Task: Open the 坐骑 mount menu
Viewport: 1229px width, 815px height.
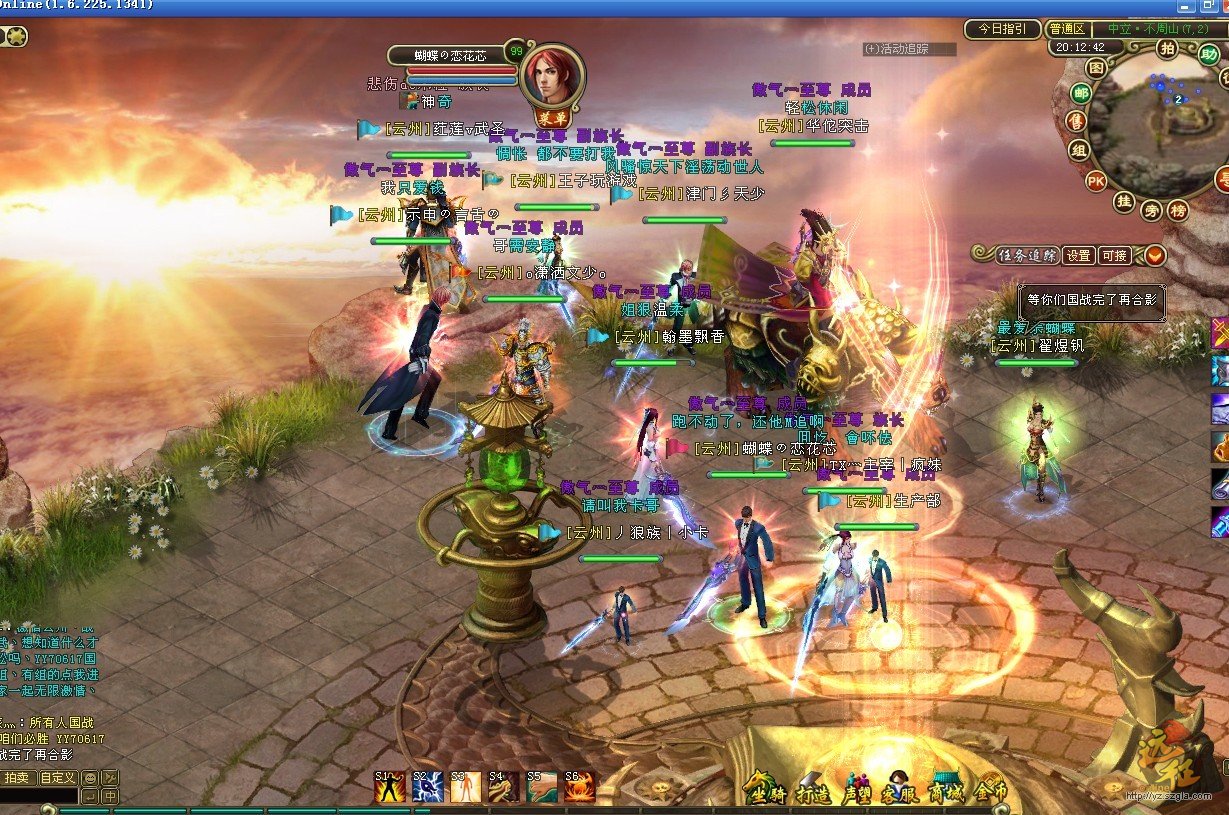Action: 763,789
